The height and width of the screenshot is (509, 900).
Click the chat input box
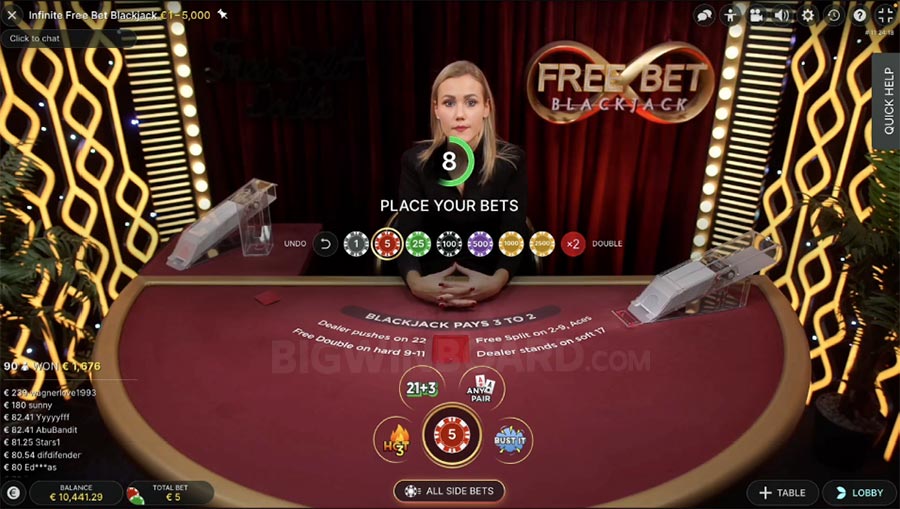click(65, 38)
